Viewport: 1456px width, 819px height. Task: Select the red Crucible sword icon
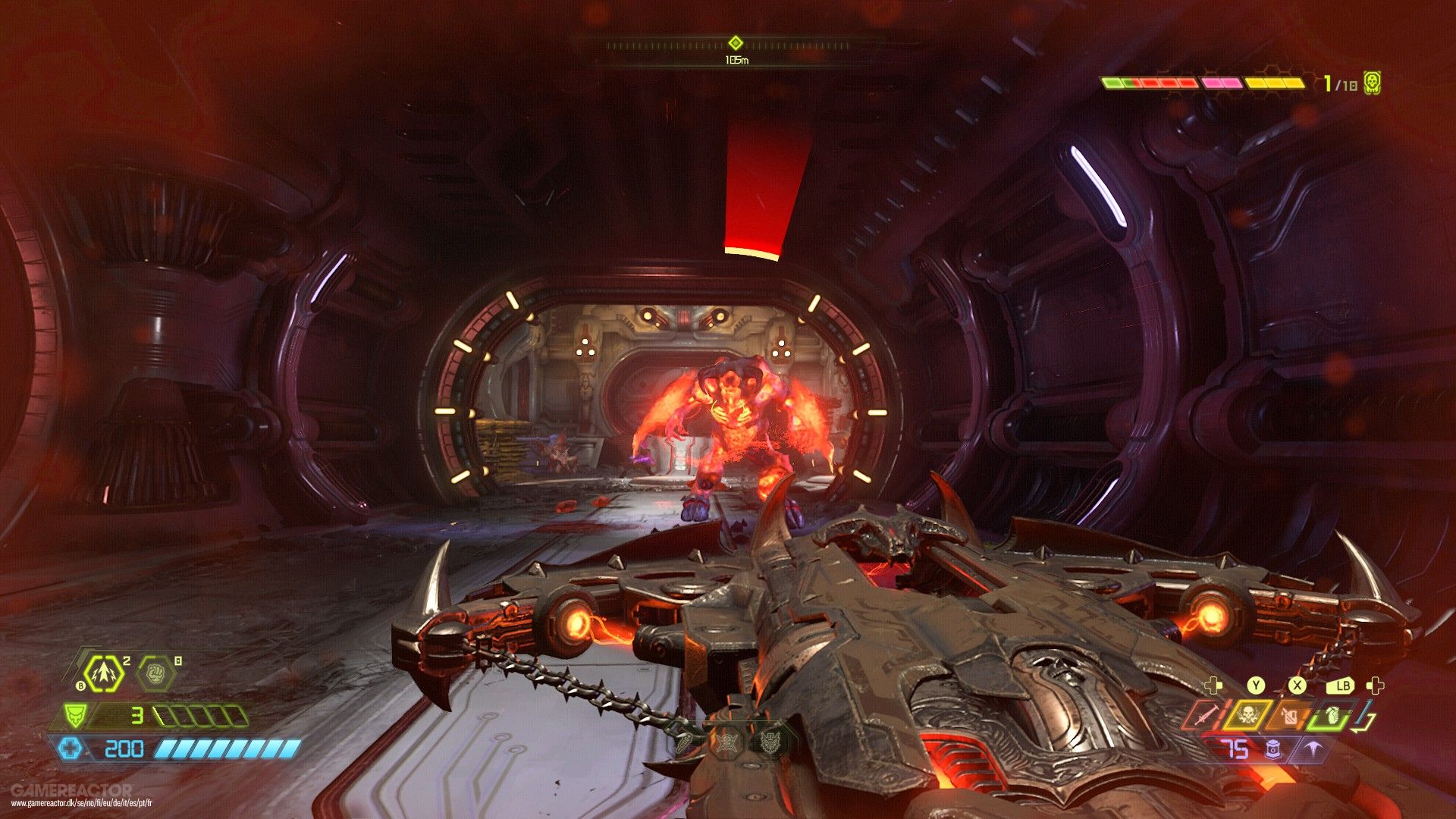point(1207,715)
